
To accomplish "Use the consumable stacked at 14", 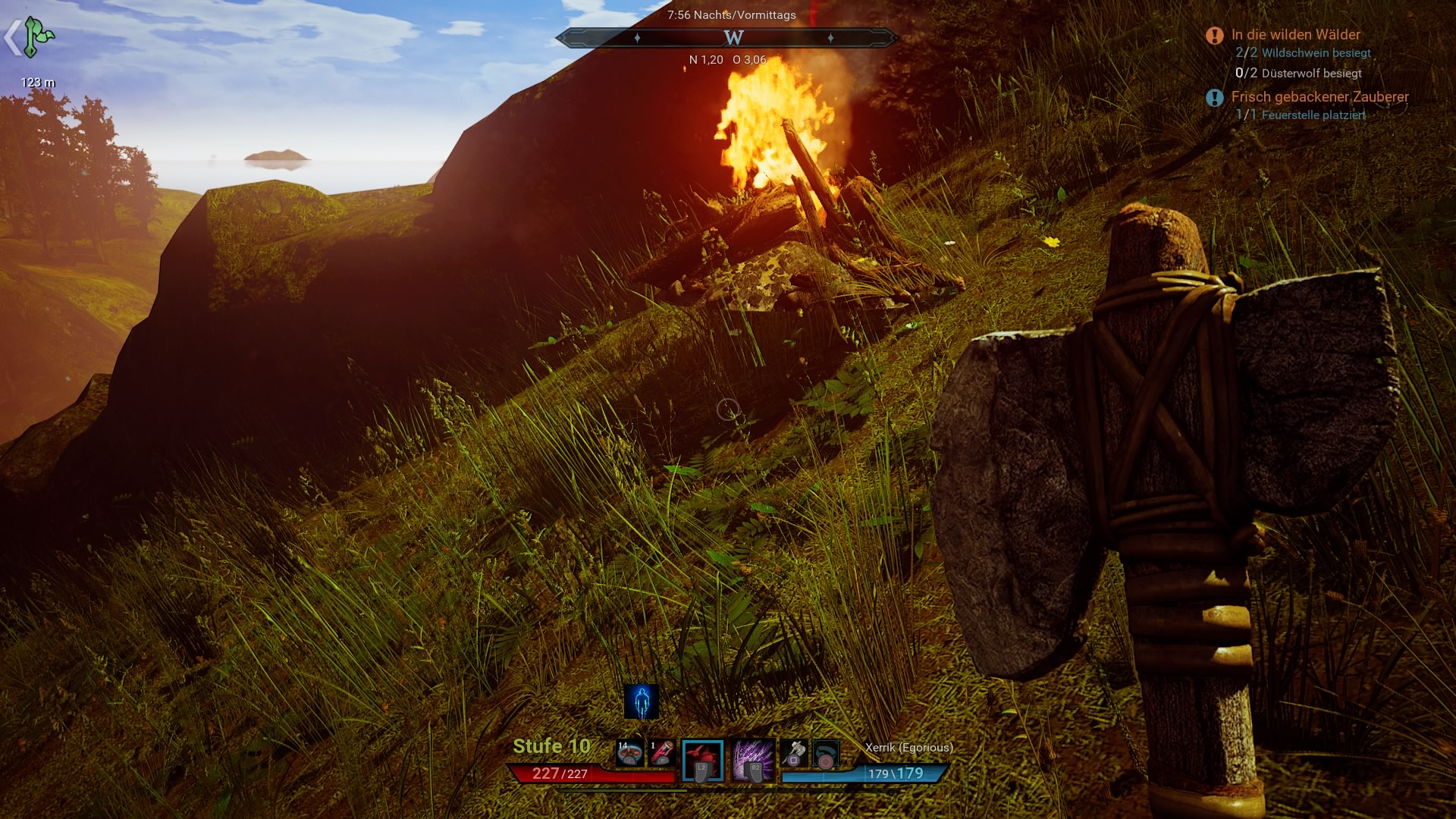I will tap(629, 753).
